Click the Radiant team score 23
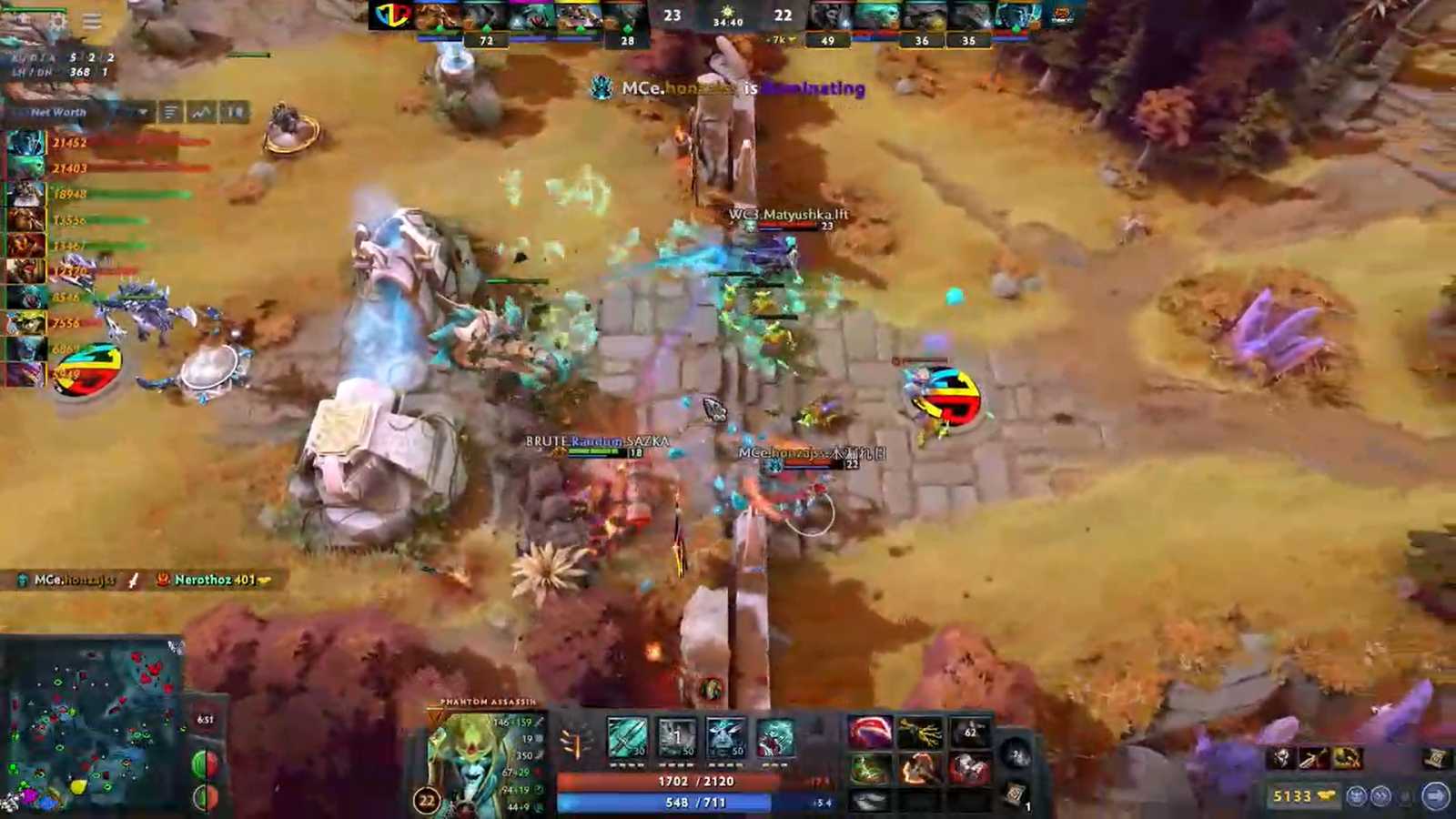The width and height of the screenshot is (1456, 819). click(672, 15)
